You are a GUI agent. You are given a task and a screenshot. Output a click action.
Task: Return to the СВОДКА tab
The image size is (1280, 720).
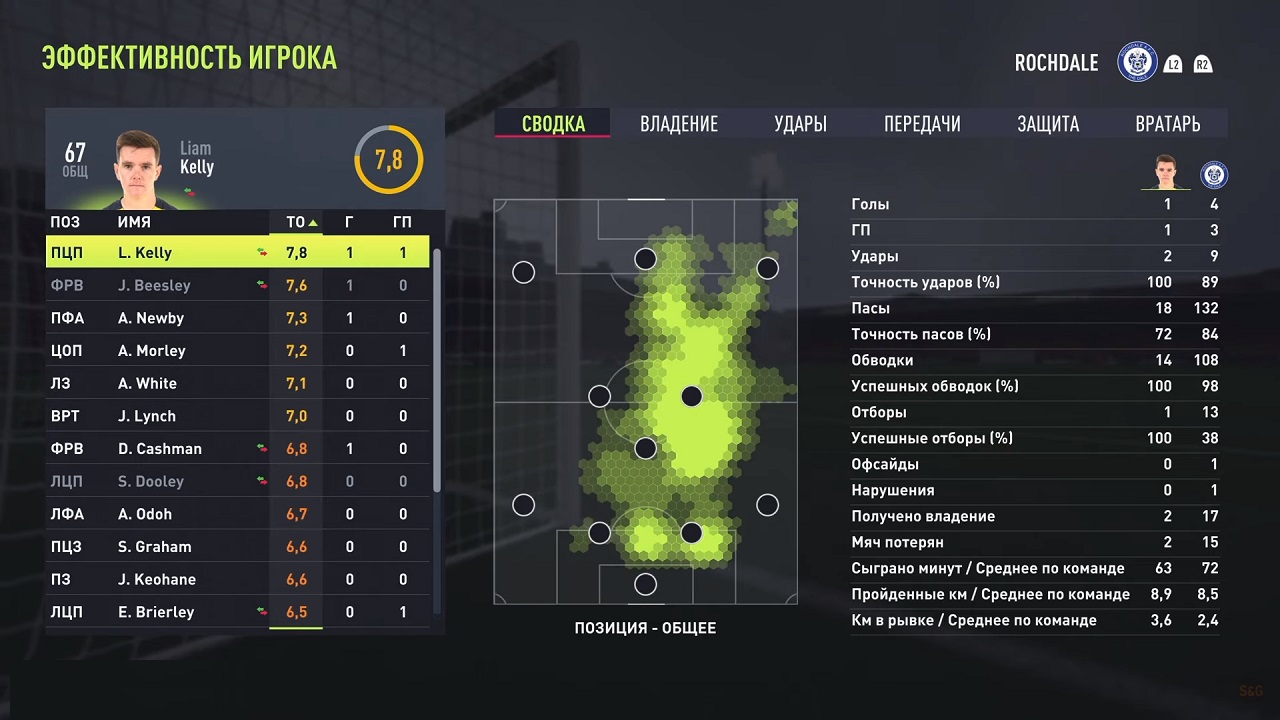pos(551,124)
